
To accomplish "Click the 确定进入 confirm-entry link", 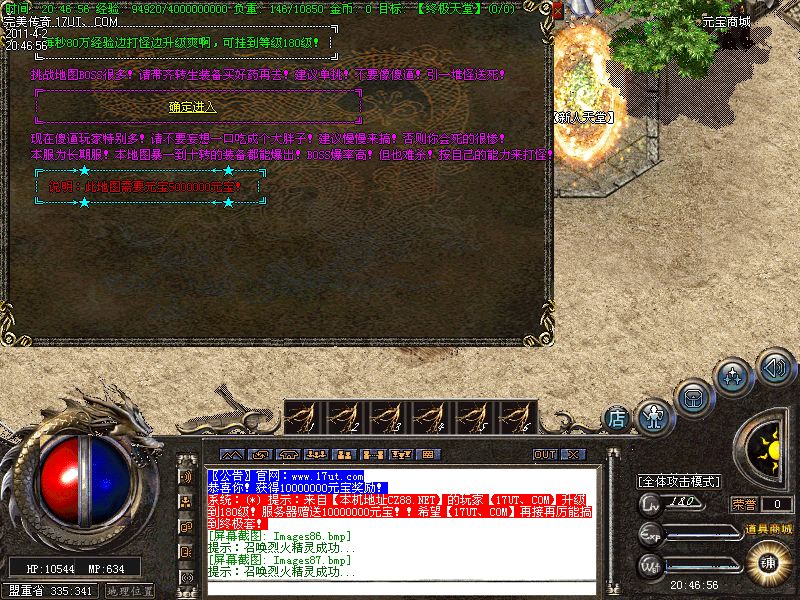I will coord(193,105).
